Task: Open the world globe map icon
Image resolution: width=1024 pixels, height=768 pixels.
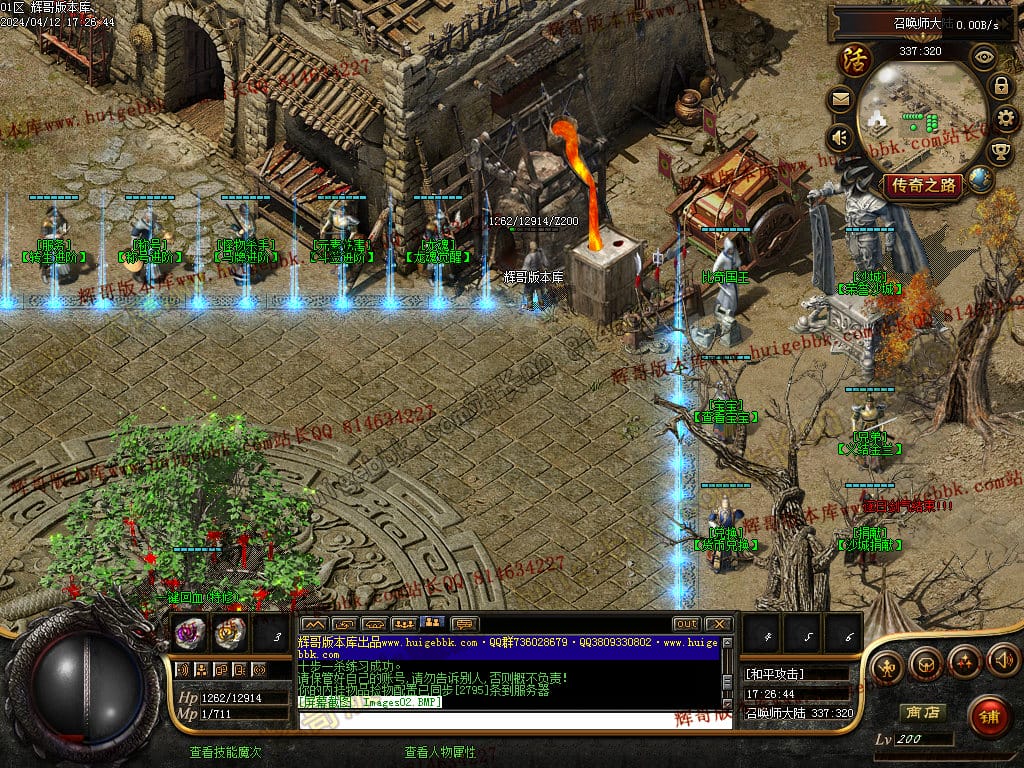Action: coord(981,180)
